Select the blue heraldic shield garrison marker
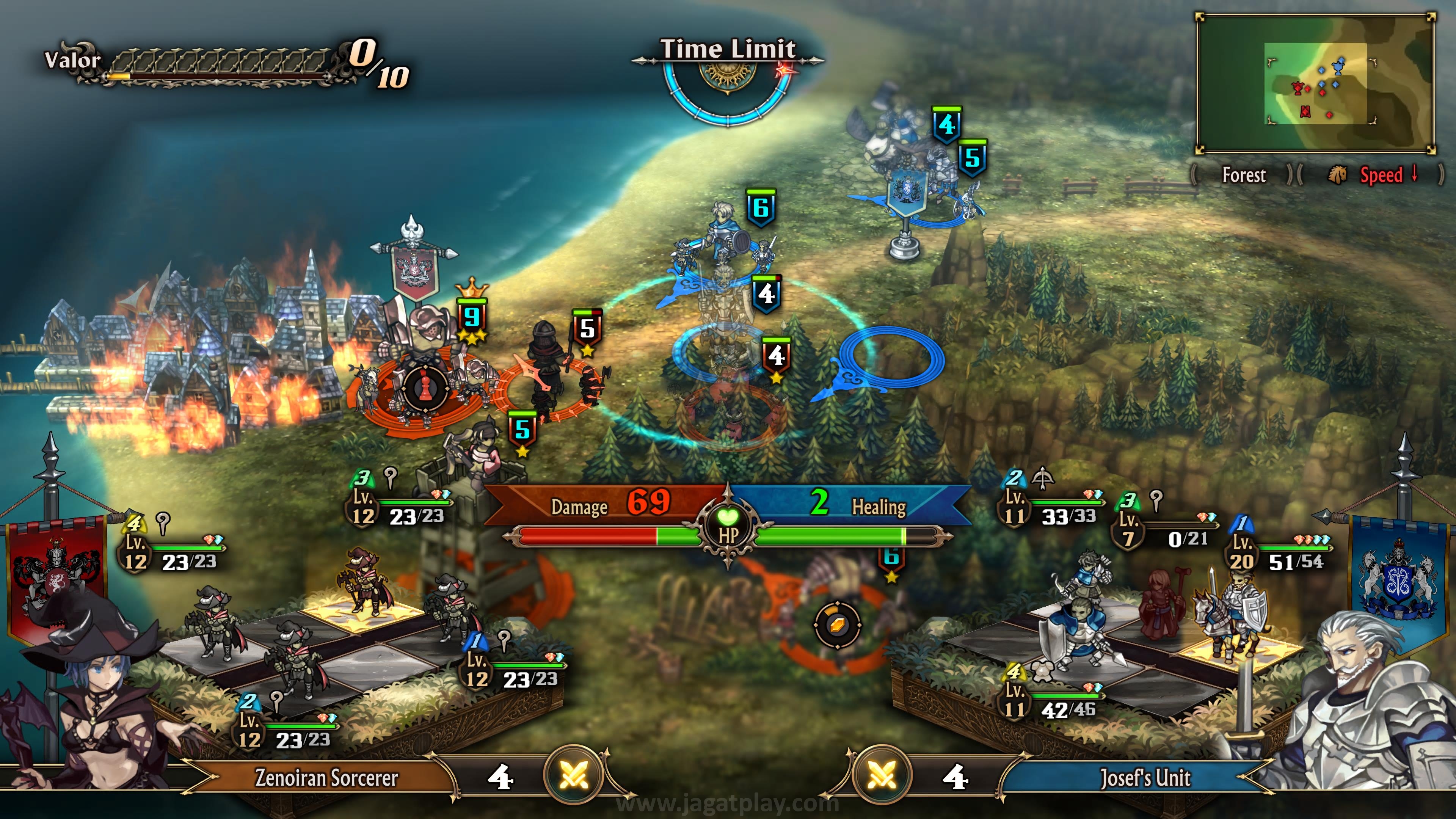 tap(907, 192)
